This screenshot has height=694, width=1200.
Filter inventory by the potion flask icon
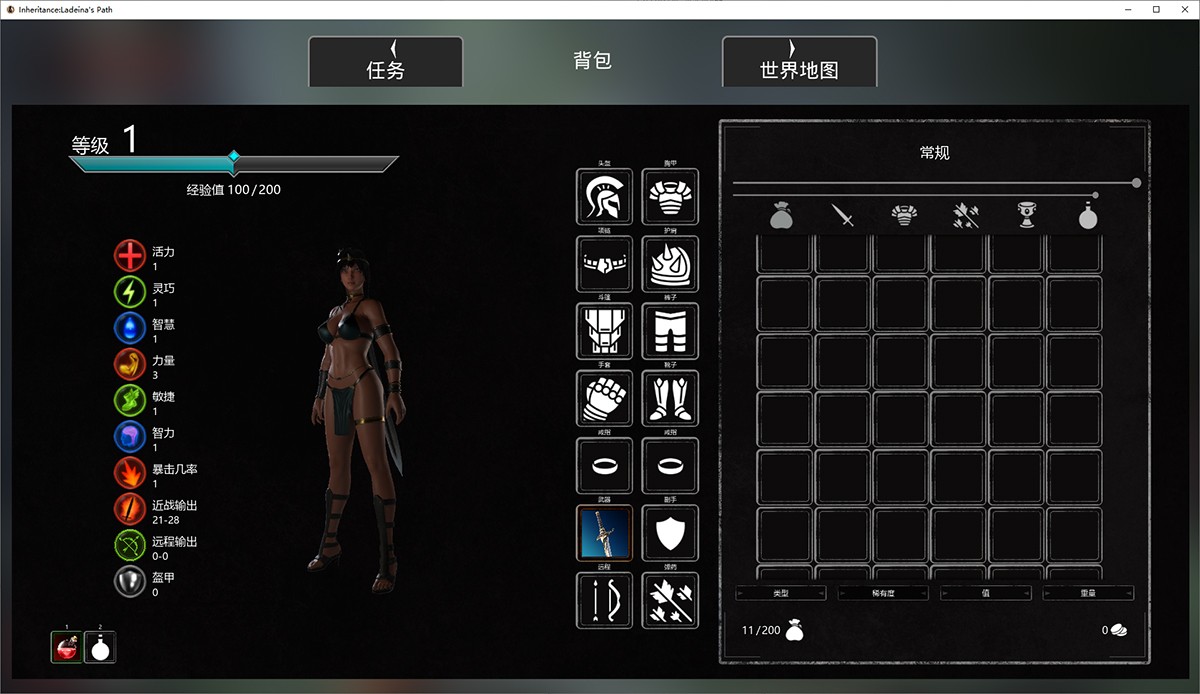[1087, 215]
